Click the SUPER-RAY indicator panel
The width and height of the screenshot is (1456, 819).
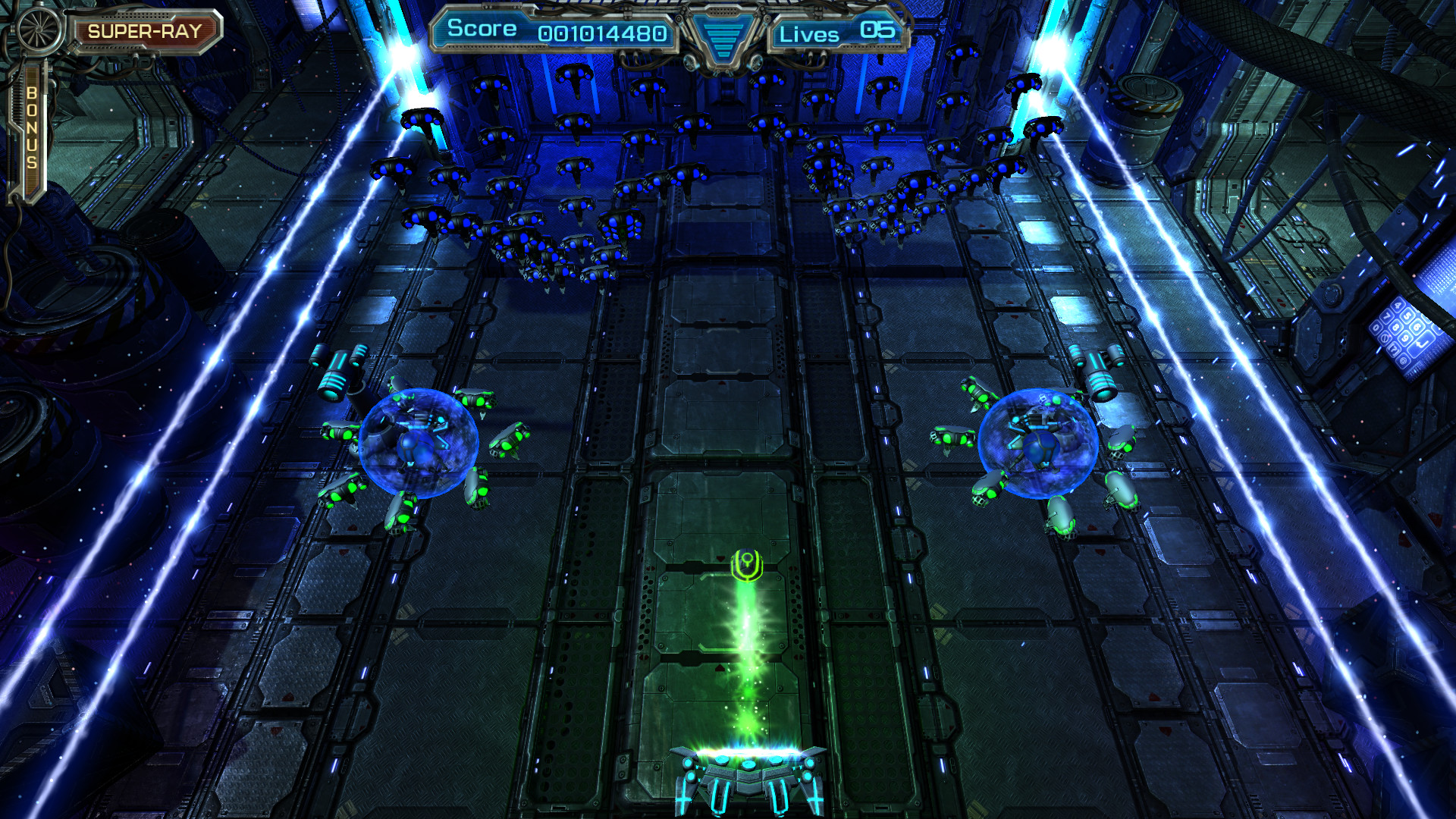pyautogui.click(x=146, y=30)
